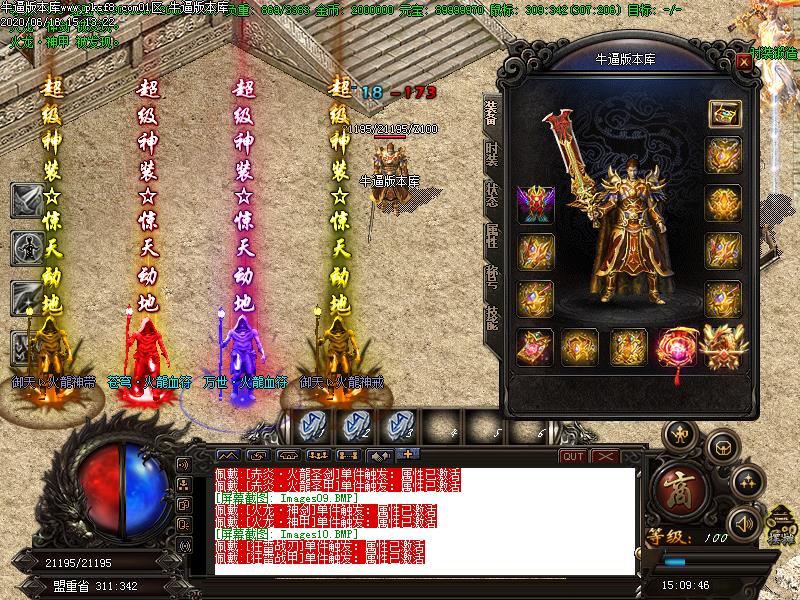This screenshot has height=600, width=800.
Task: Select the purple winged emblem equipment slot
Action: point(535,204)
